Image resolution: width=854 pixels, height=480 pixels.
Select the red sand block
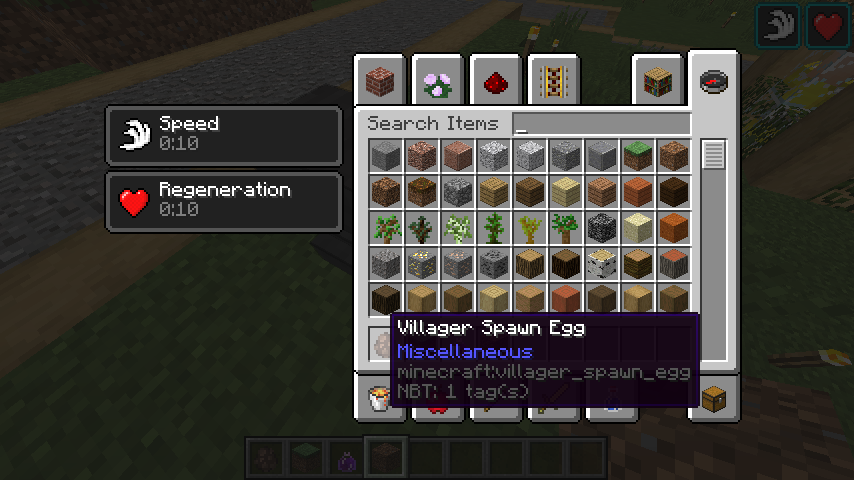[x=673, y=227]
